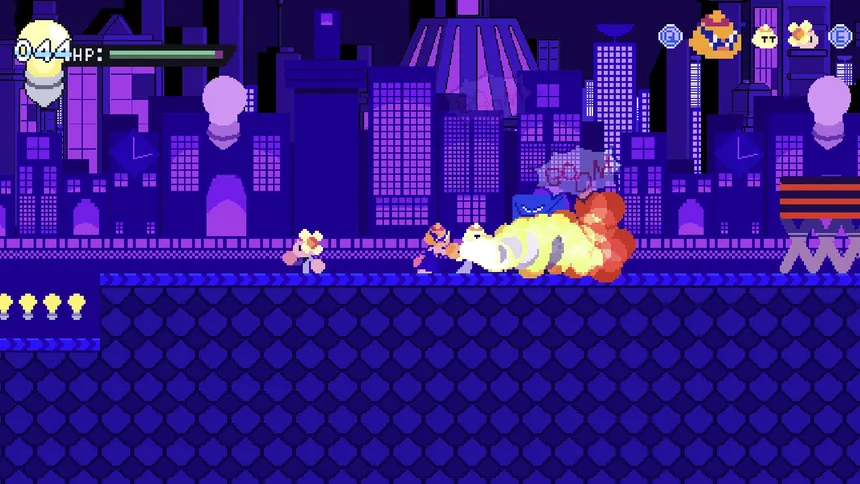Select the orange masked character portrait
This screenshot has height=484, width=860.
pos(716,34)
